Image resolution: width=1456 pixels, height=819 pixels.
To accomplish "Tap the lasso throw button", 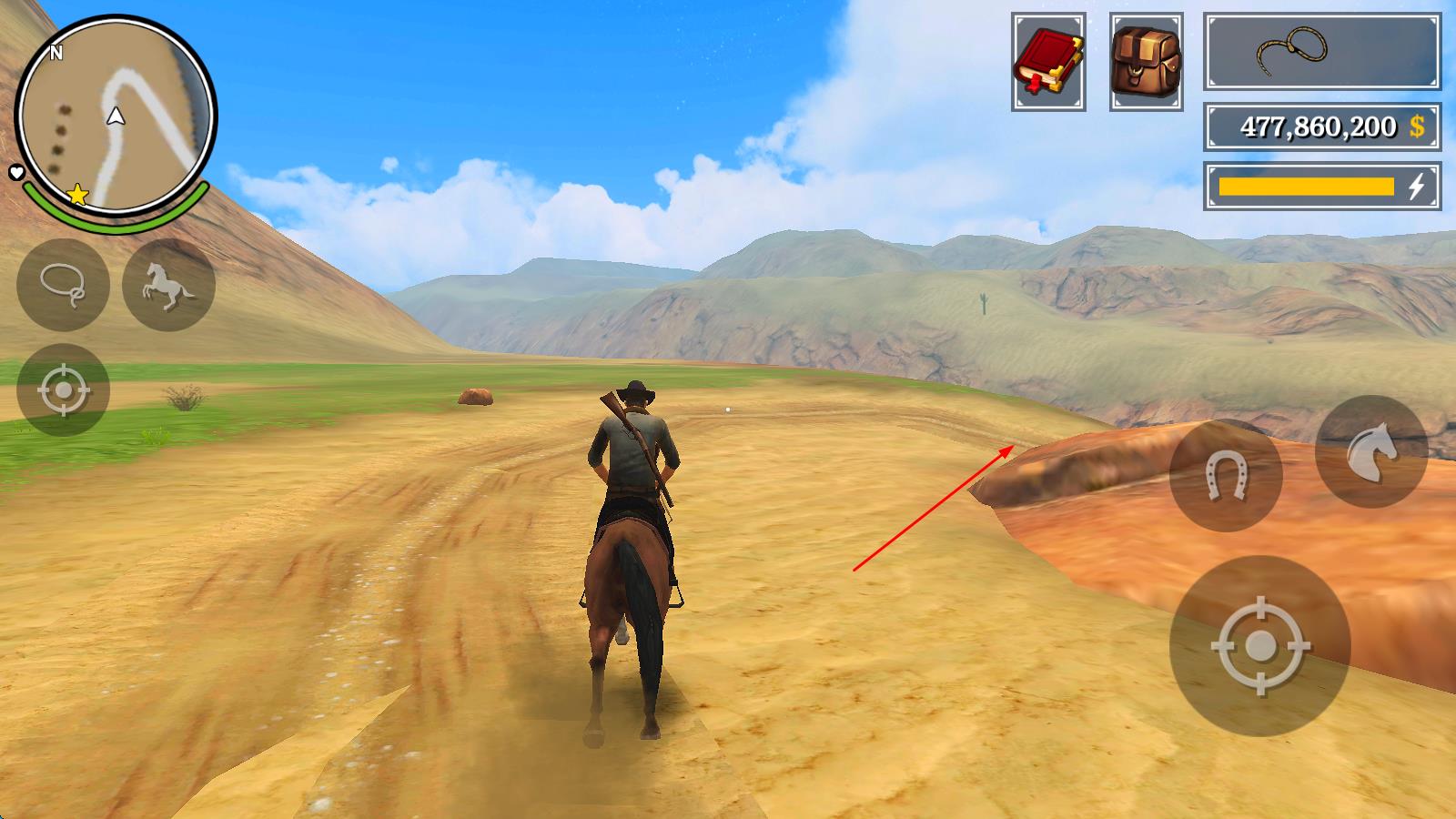I will (x=63, y=285).
